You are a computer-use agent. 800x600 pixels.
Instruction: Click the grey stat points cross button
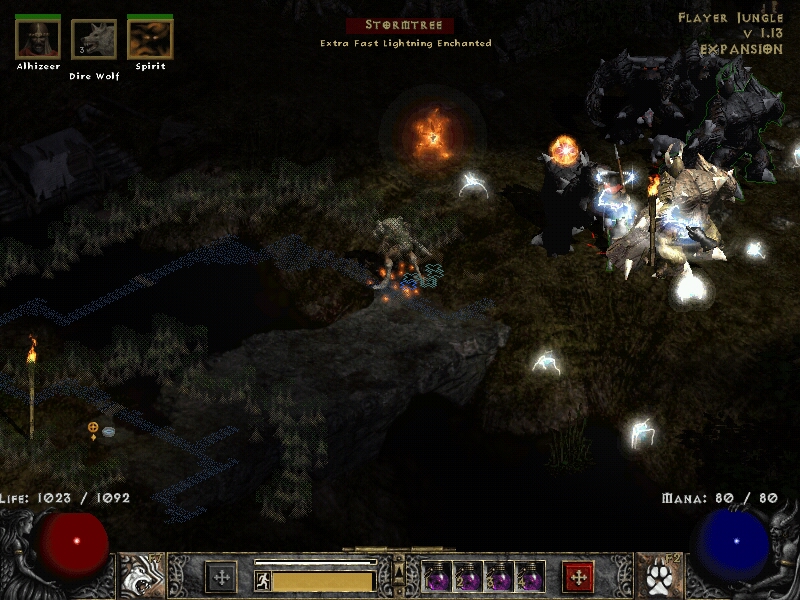click(x=221, y=577)
